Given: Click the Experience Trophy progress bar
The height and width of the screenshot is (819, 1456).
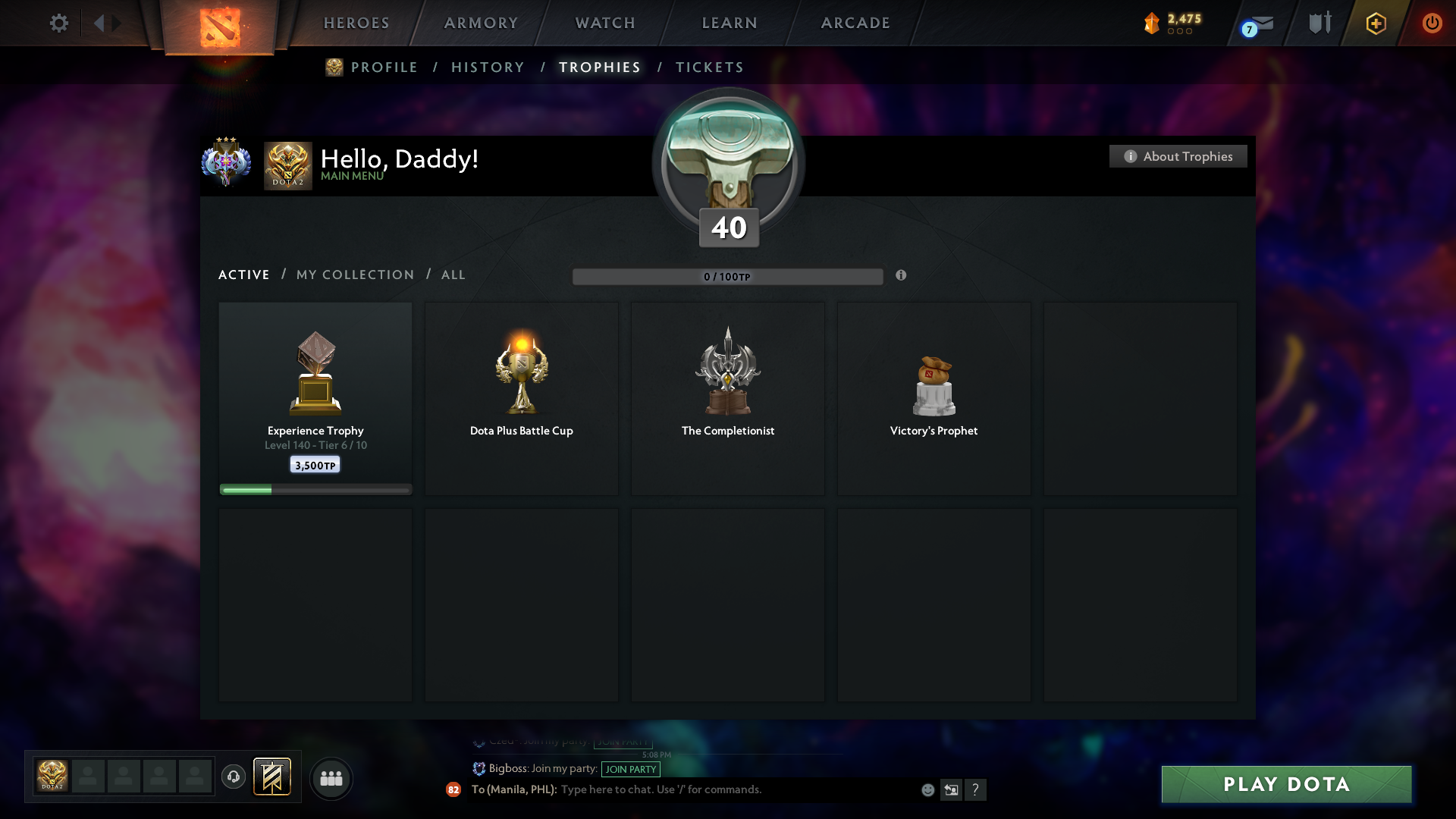Looking at the screenshot, I should click(315, 489).
